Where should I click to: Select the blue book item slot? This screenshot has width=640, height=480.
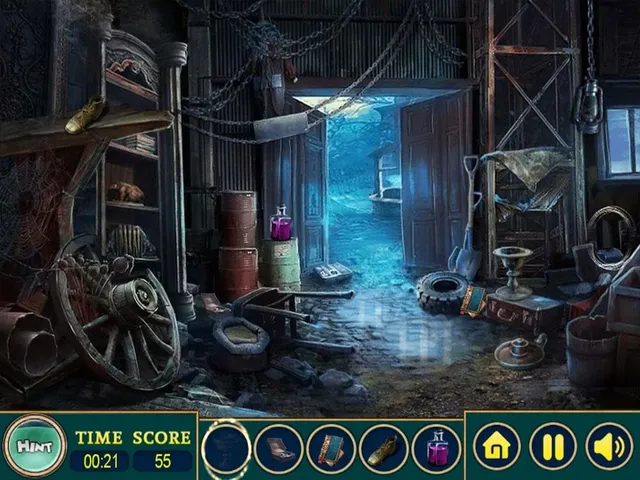[331, 449]
